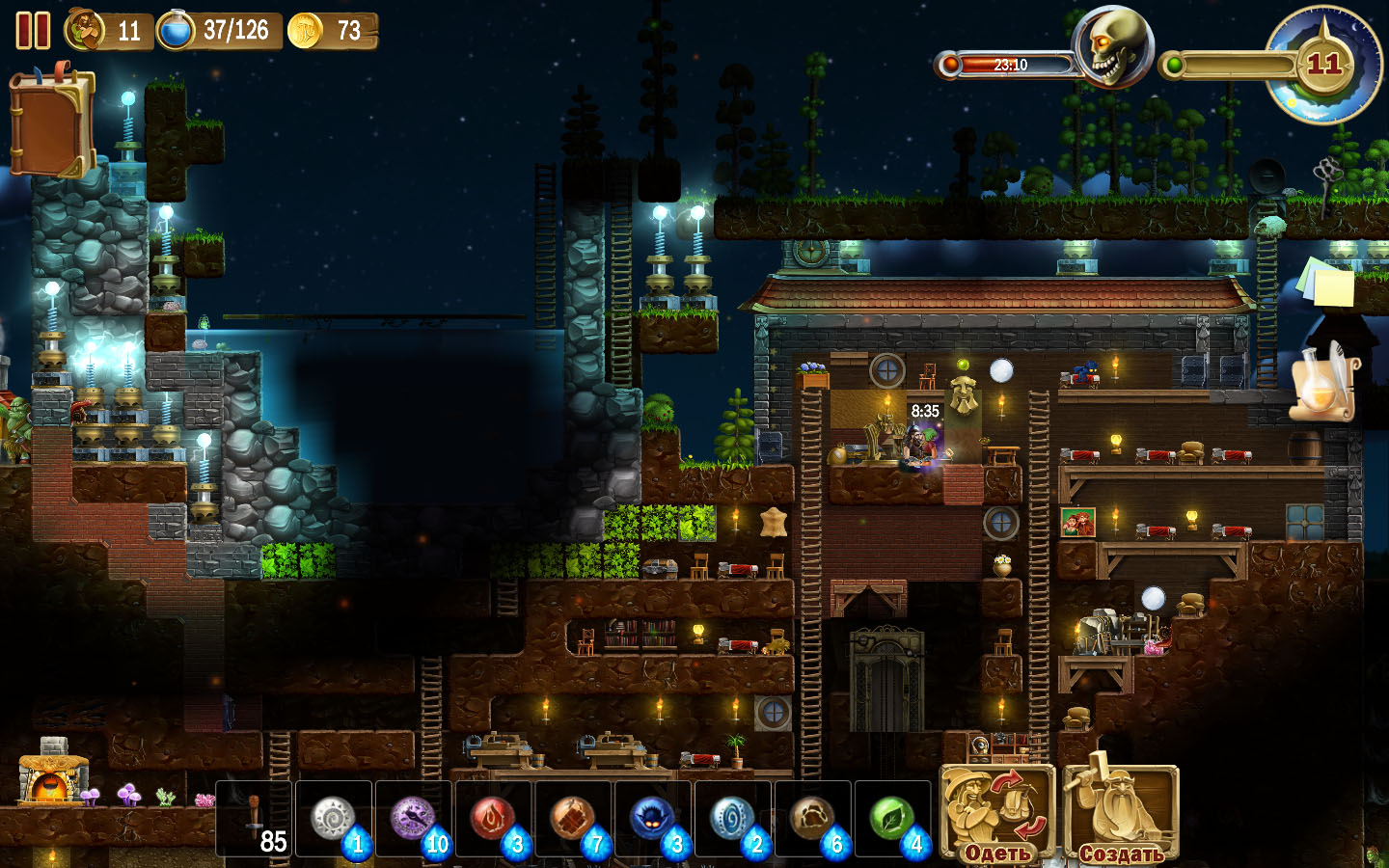Open the shop via the gold coin icon
This screenshot has height=868, width=1389.
306,31
